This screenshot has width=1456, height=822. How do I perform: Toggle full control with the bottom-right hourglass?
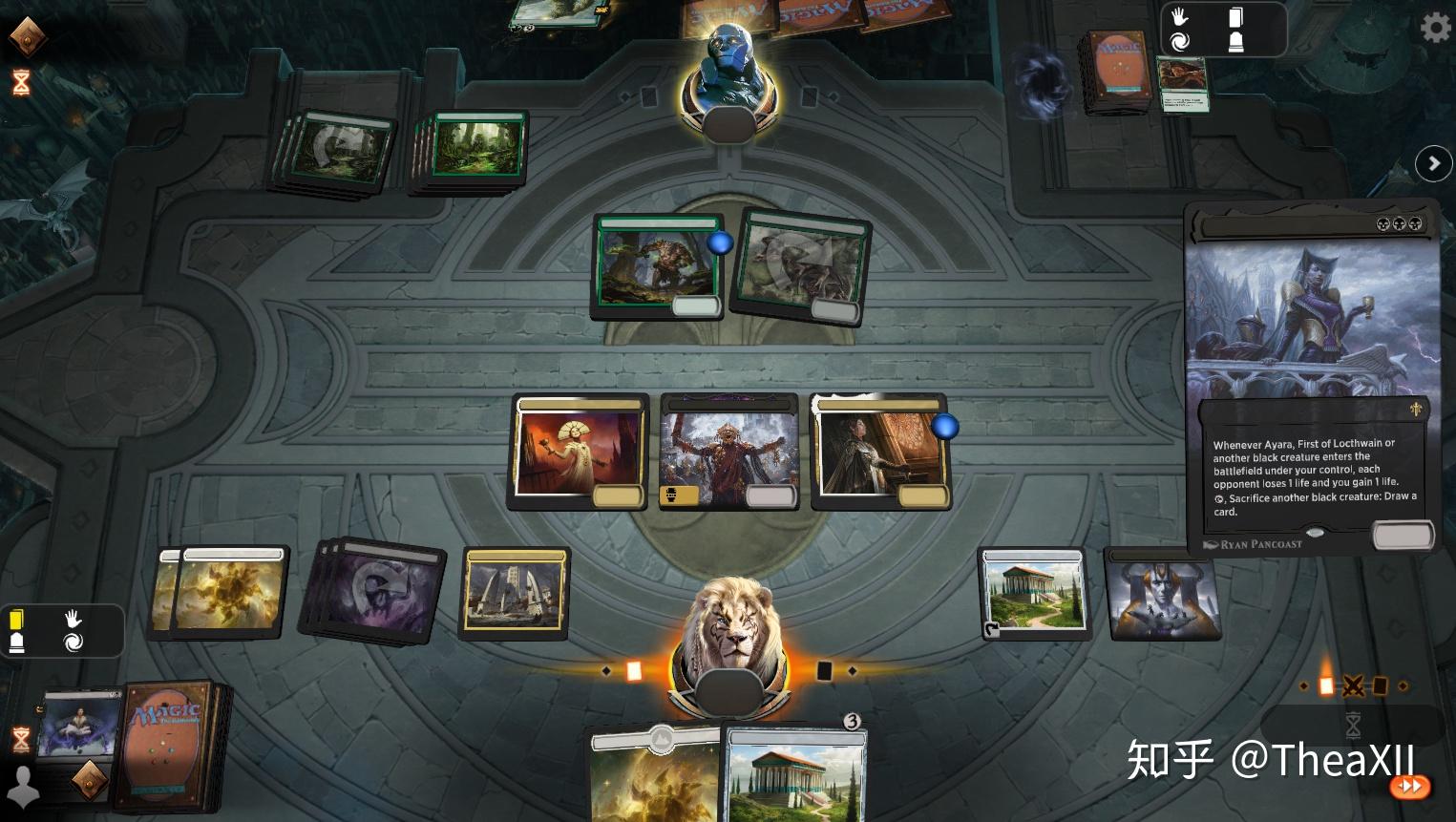click(x=1352, y=727)
